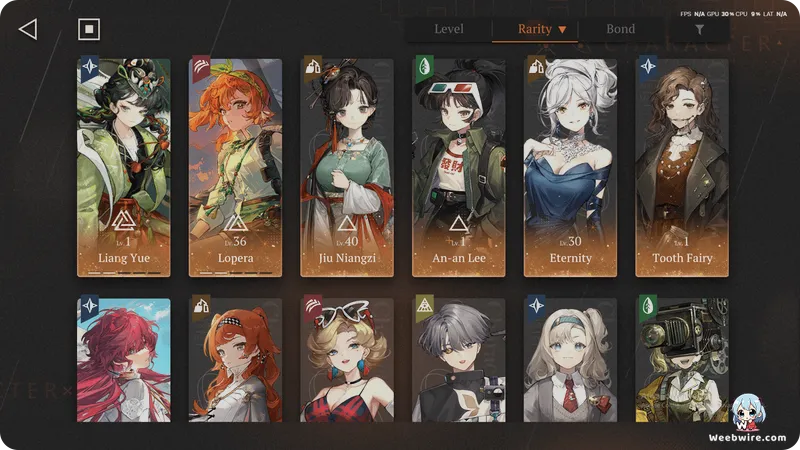Pick the Eternity character card
This screenshot has width=800, height=450.
pos(570,167)
